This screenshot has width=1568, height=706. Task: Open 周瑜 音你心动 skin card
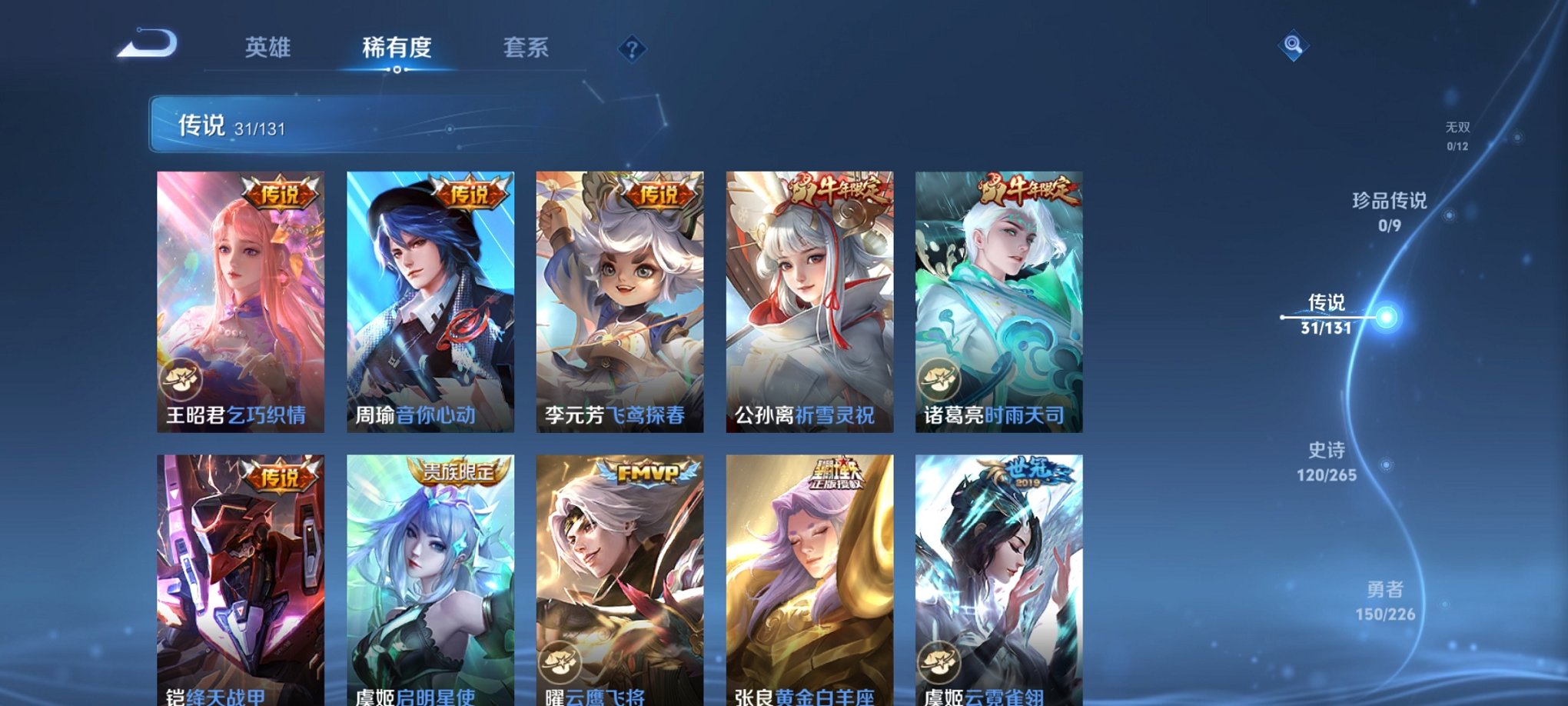(x=430, y=300)
